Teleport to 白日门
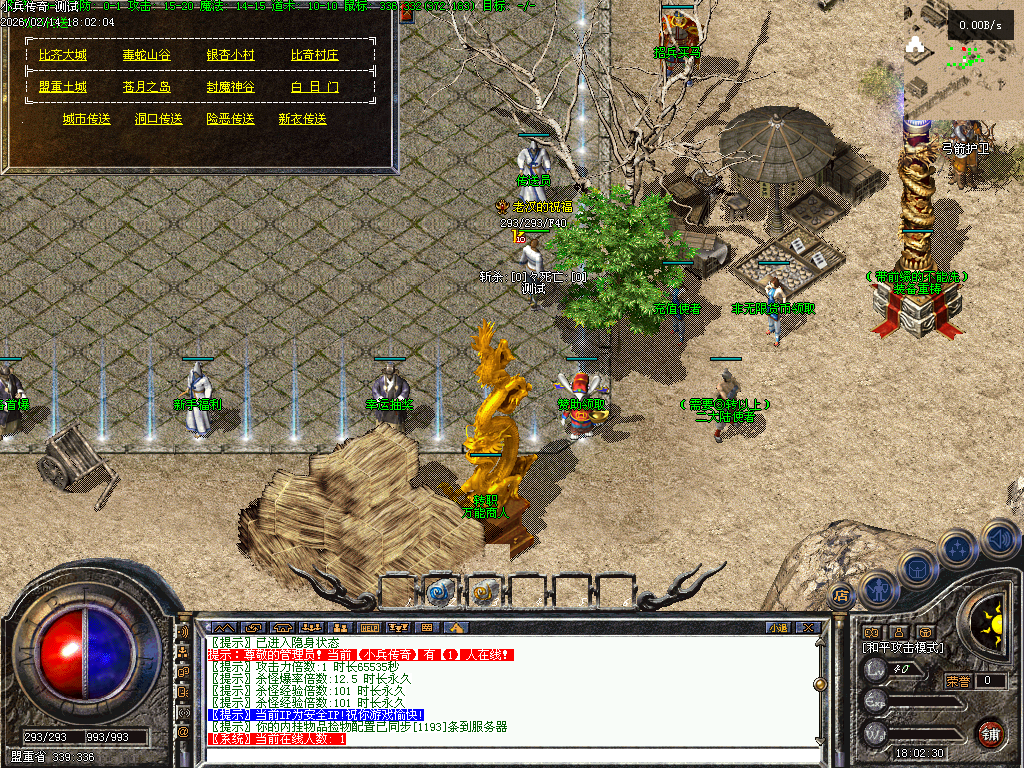This screenshot has width=1024, height=768. (x=315, y=87)
